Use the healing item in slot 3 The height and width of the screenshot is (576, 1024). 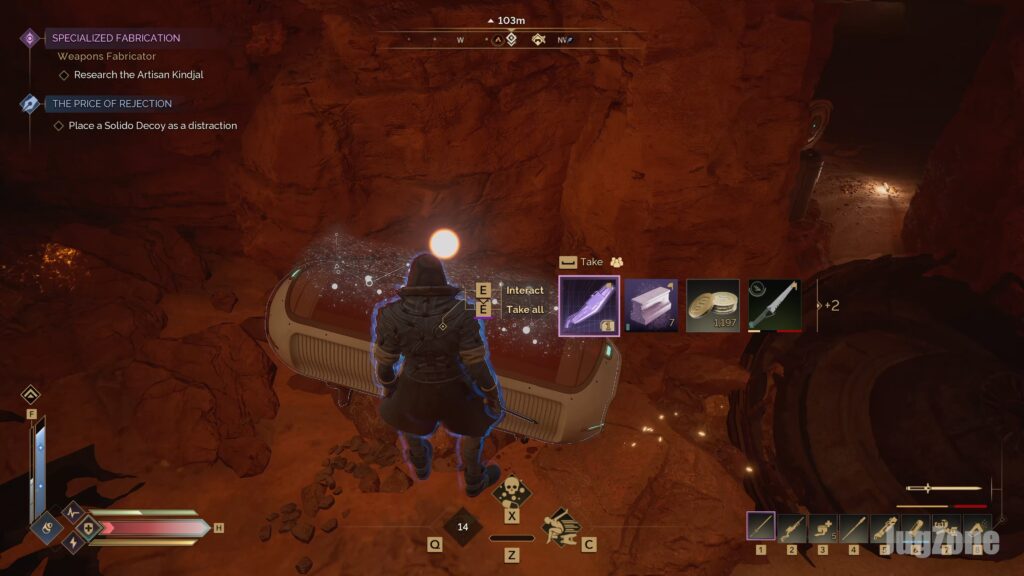[823, 526]
